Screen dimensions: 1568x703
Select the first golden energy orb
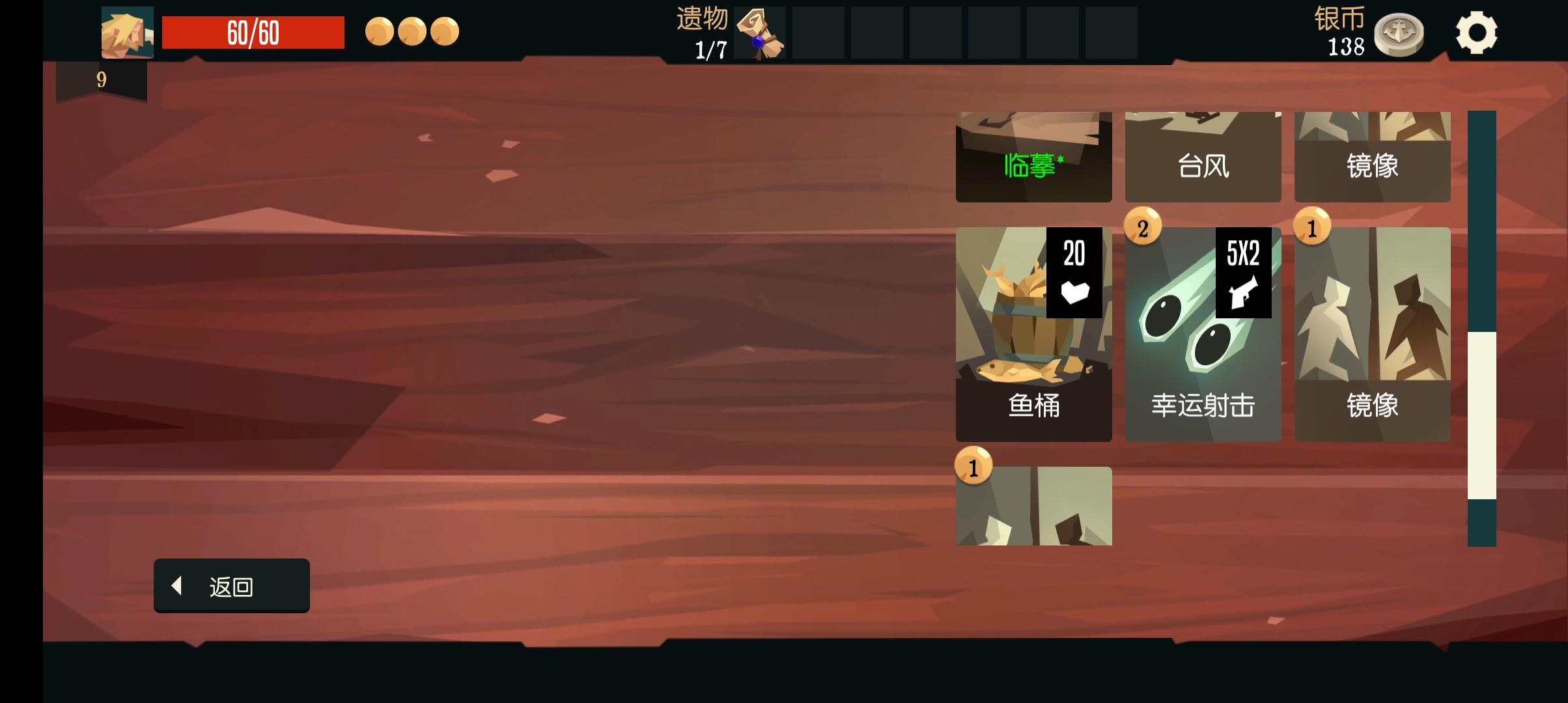point(380,31)
